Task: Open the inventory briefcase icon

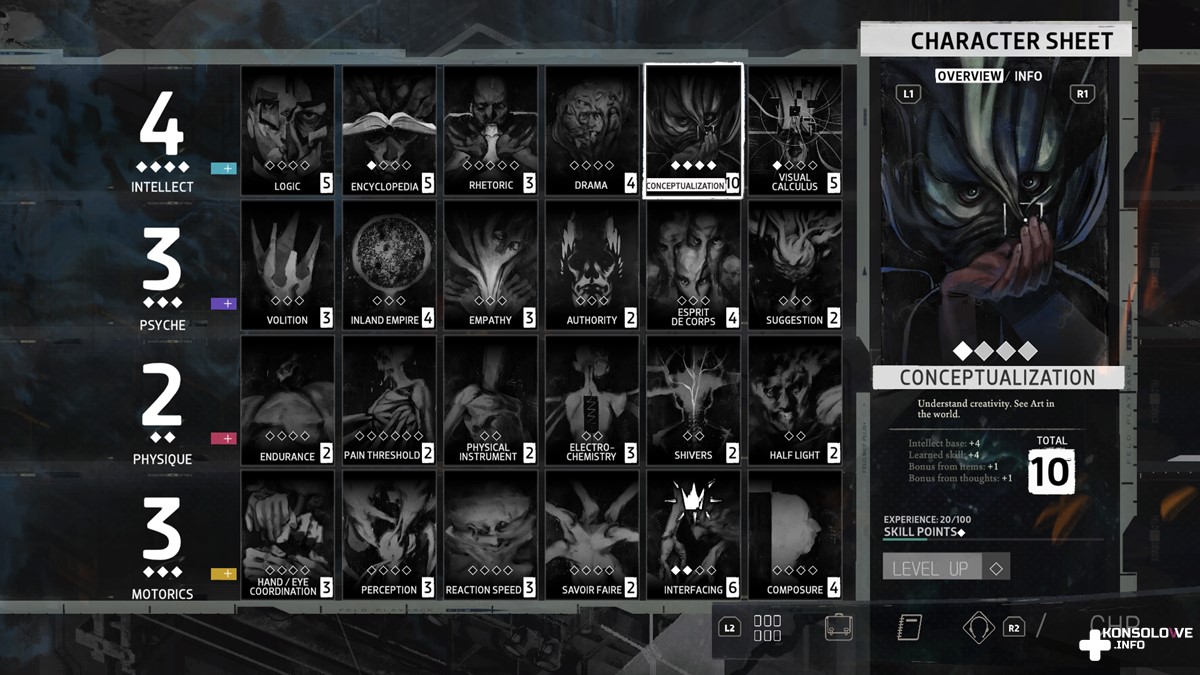Action: click(x=838, y=627)
